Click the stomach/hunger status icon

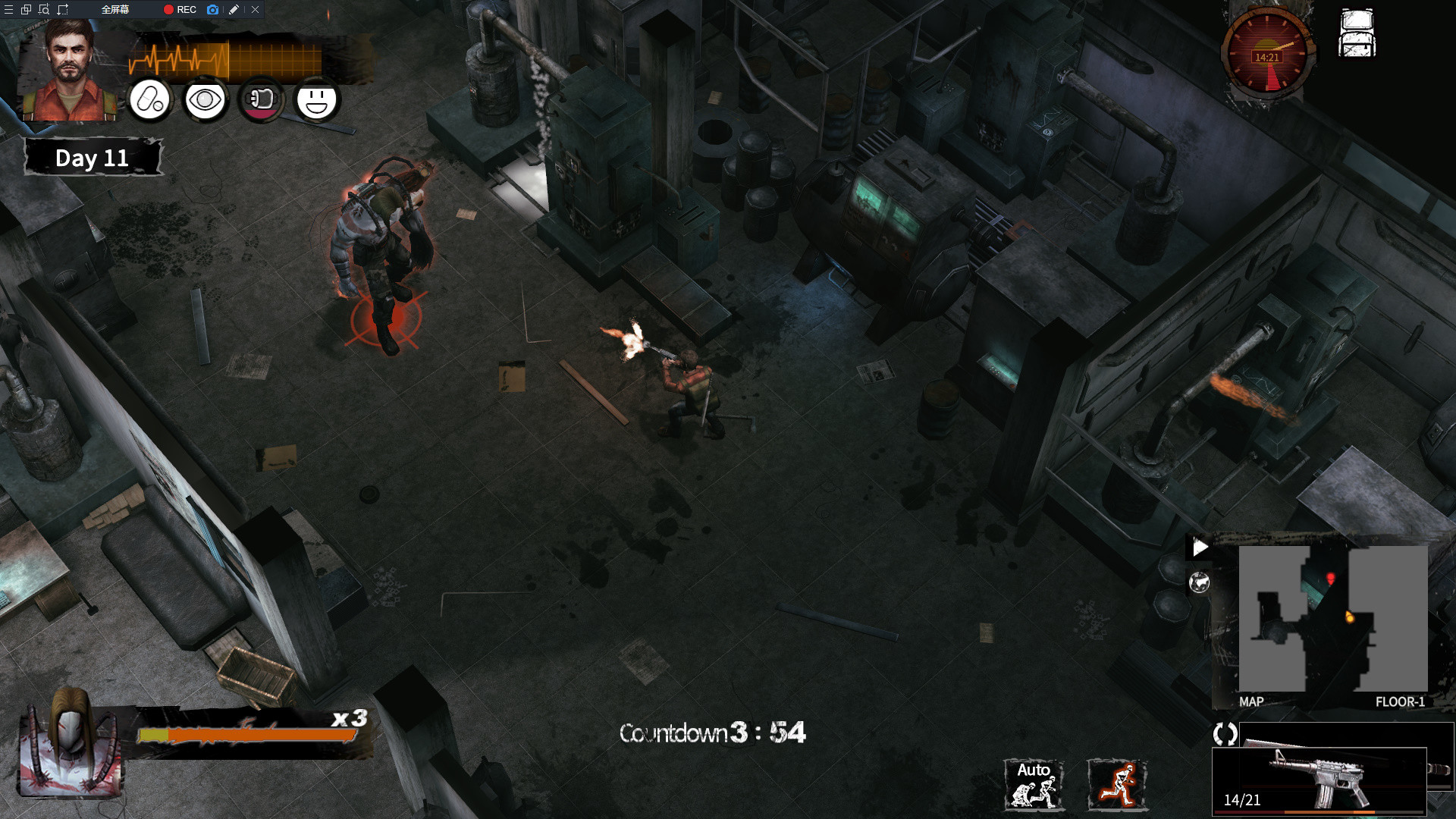coord(260,100)
